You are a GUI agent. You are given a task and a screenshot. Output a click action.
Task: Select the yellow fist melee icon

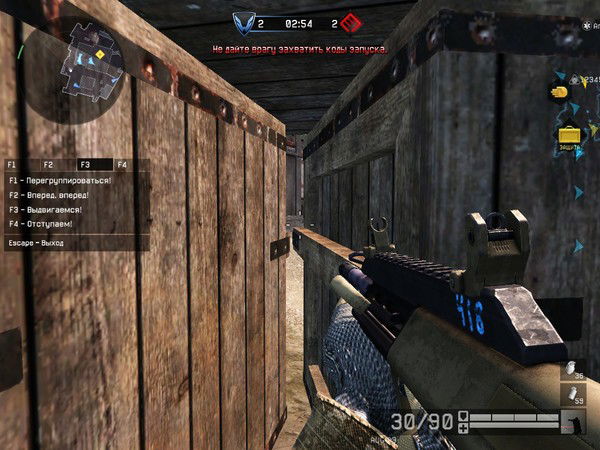point(558,90)
